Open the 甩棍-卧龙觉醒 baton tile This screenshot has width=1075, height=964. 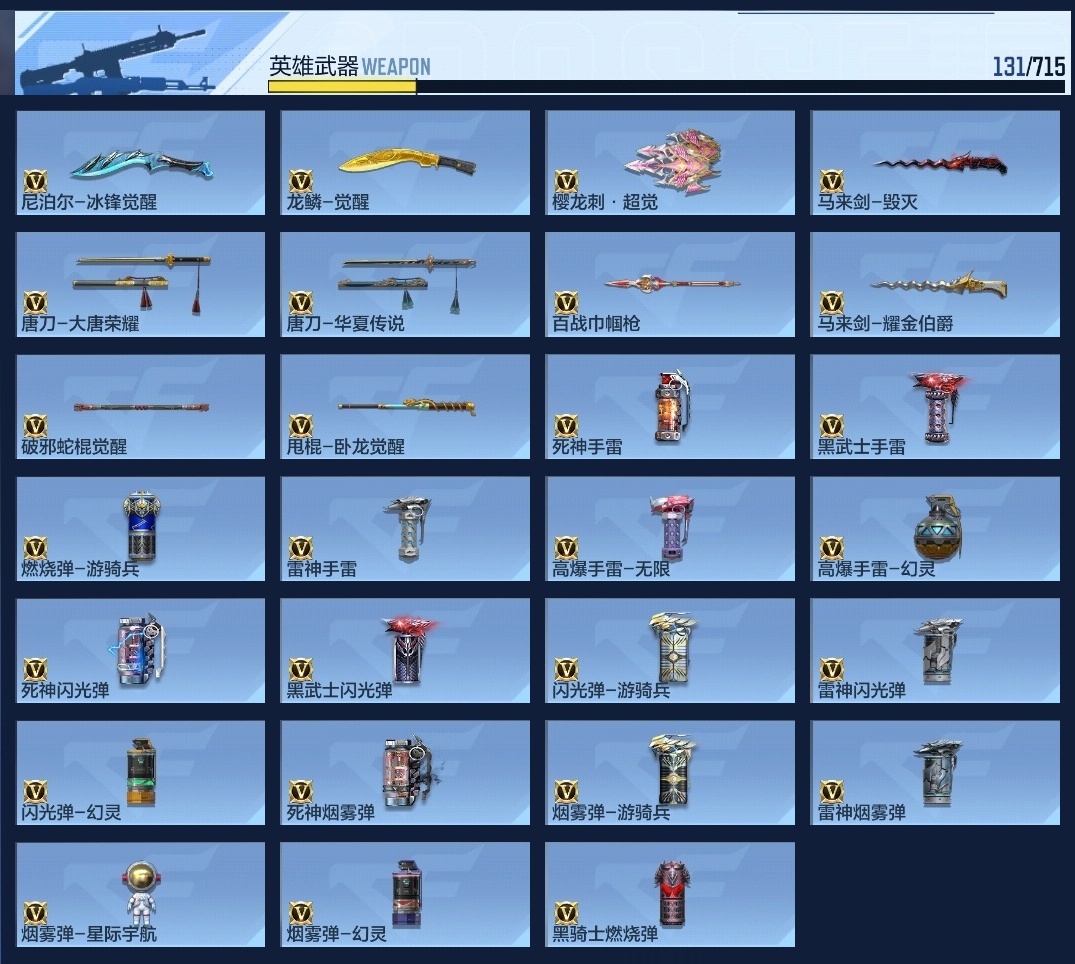click(x=405, y=407)
